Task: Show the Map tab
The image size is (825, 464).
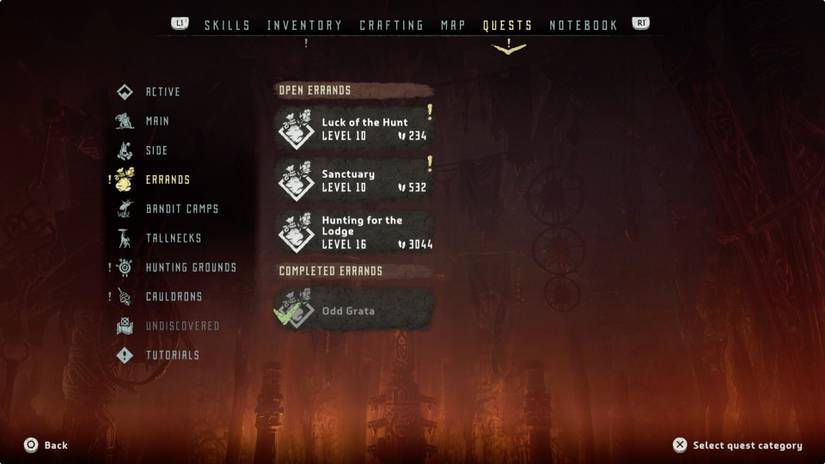Action: (x=453, y=25)
